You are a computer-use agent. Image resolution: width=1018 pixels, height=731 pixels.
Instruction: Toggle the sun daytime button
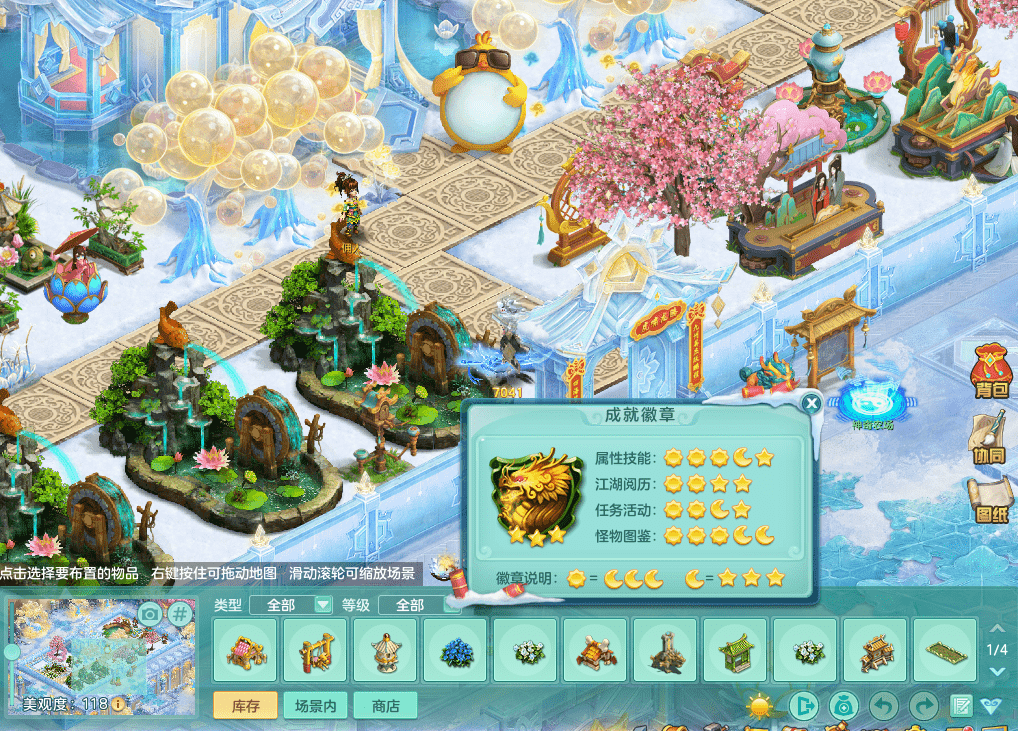click(x=761, y=706)
